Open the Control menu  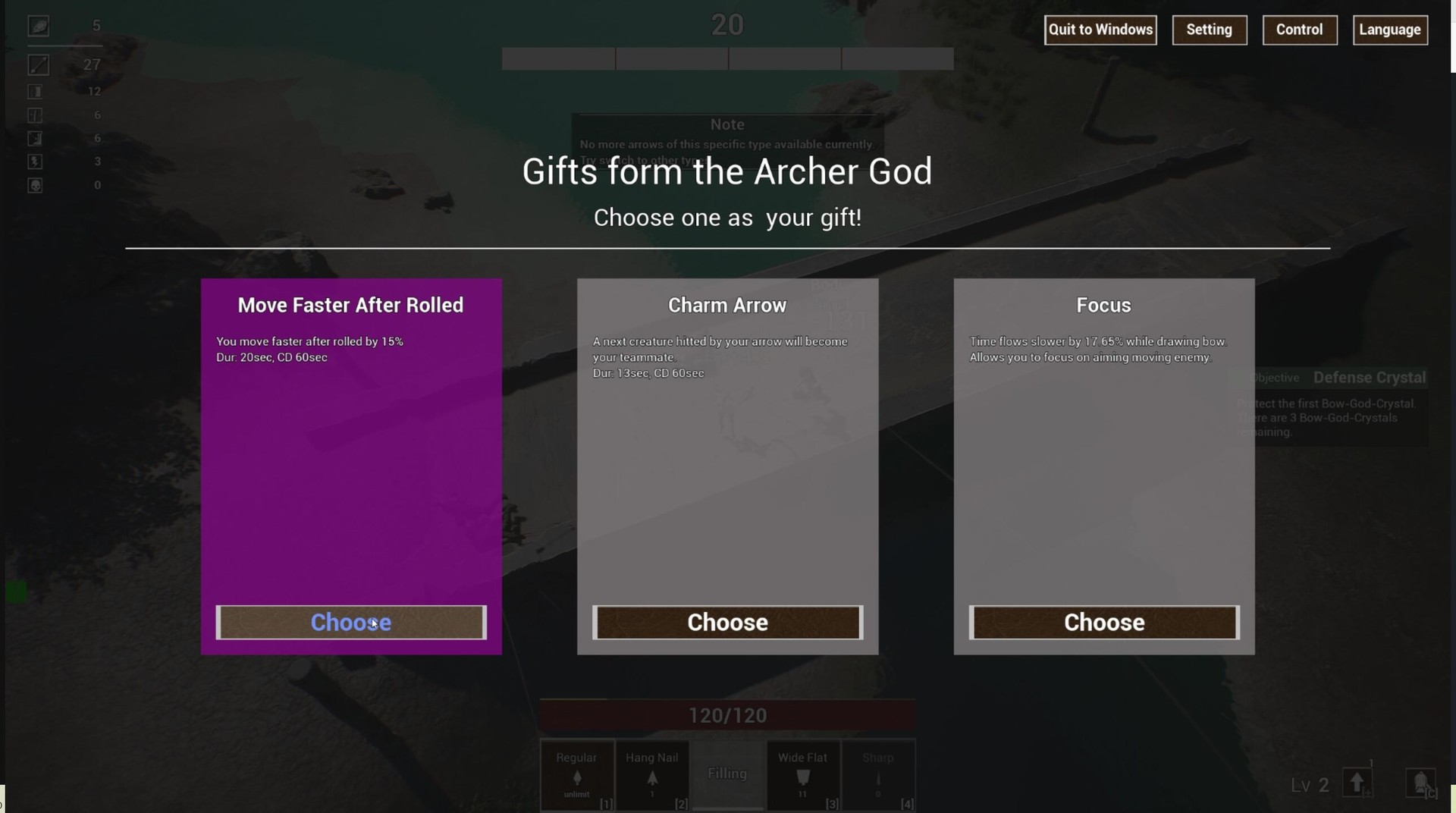(1300, 30)
